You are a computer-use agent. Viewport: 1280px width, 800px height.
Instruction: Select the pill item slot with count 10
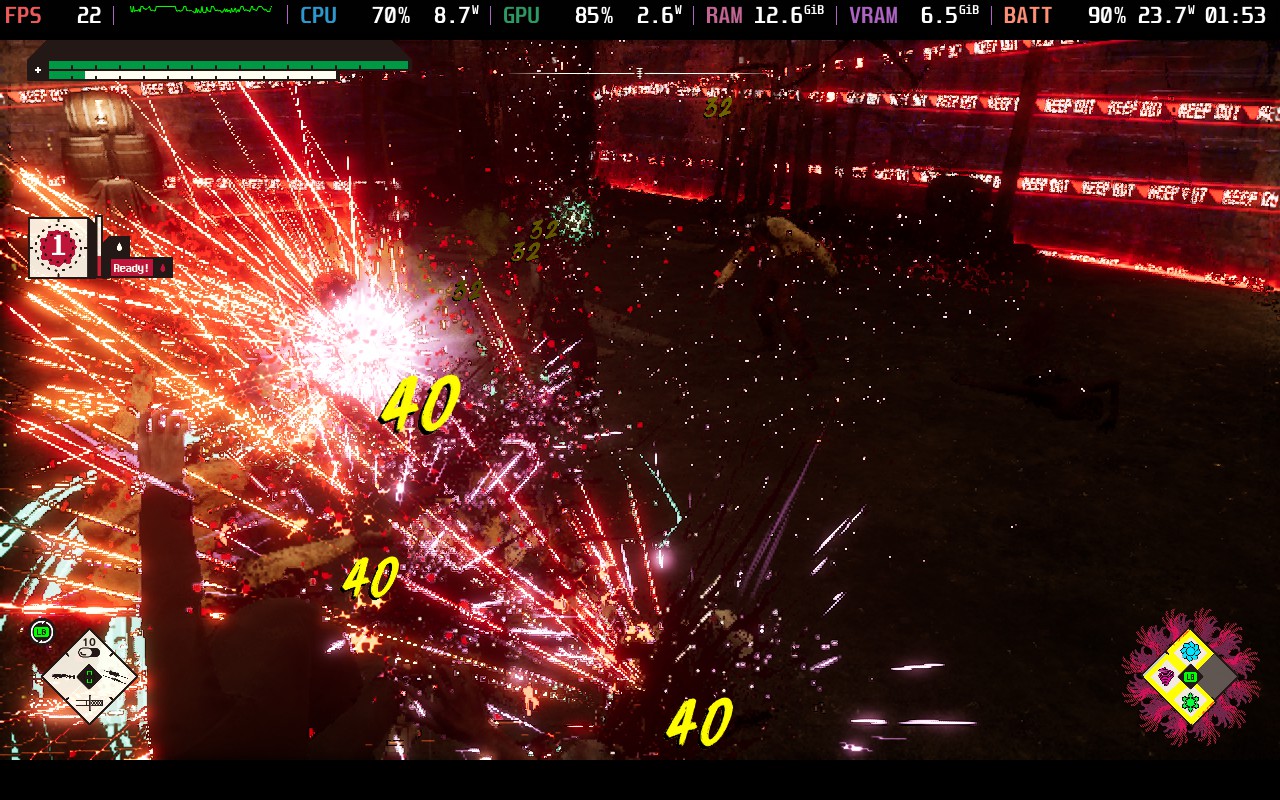click(x=89, y=651)
